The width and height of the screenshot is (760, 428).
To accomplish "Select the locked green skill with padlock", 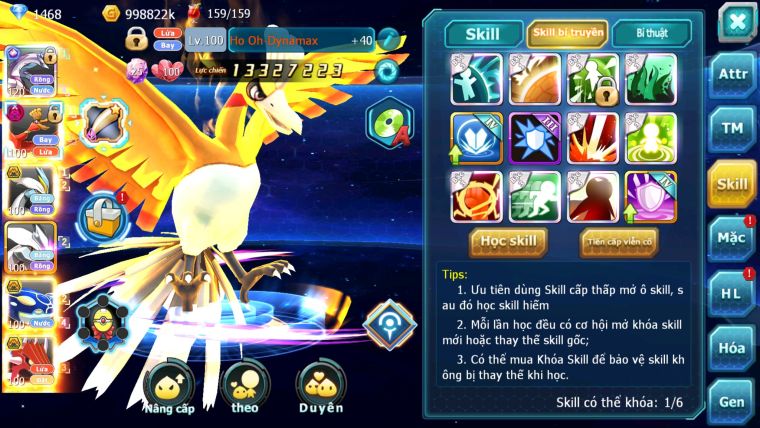I will [592, 79].
